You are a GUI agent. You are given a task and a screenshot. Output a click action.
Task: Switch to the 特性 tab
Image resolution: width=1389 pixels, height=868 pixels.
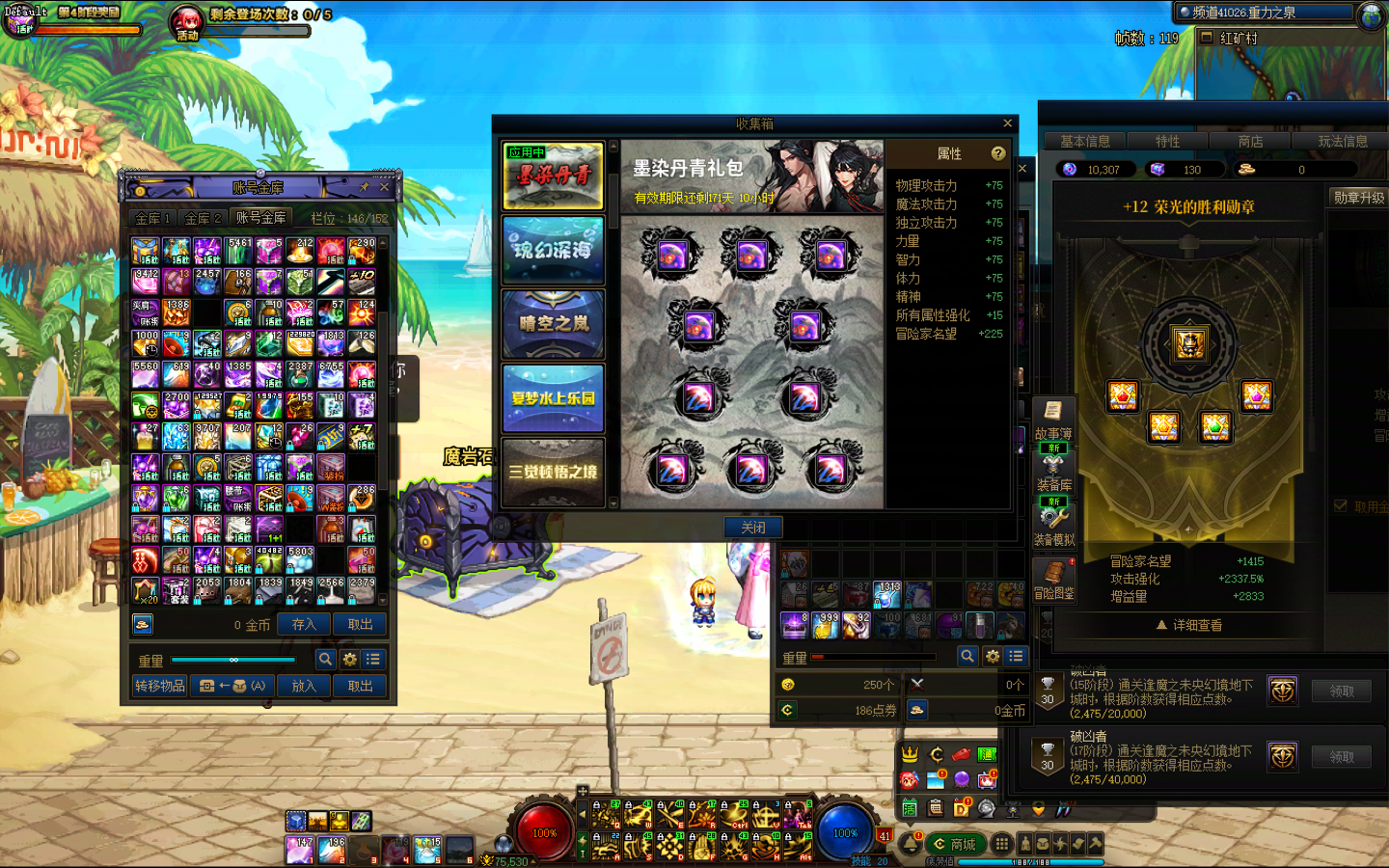pos(1167,142)
